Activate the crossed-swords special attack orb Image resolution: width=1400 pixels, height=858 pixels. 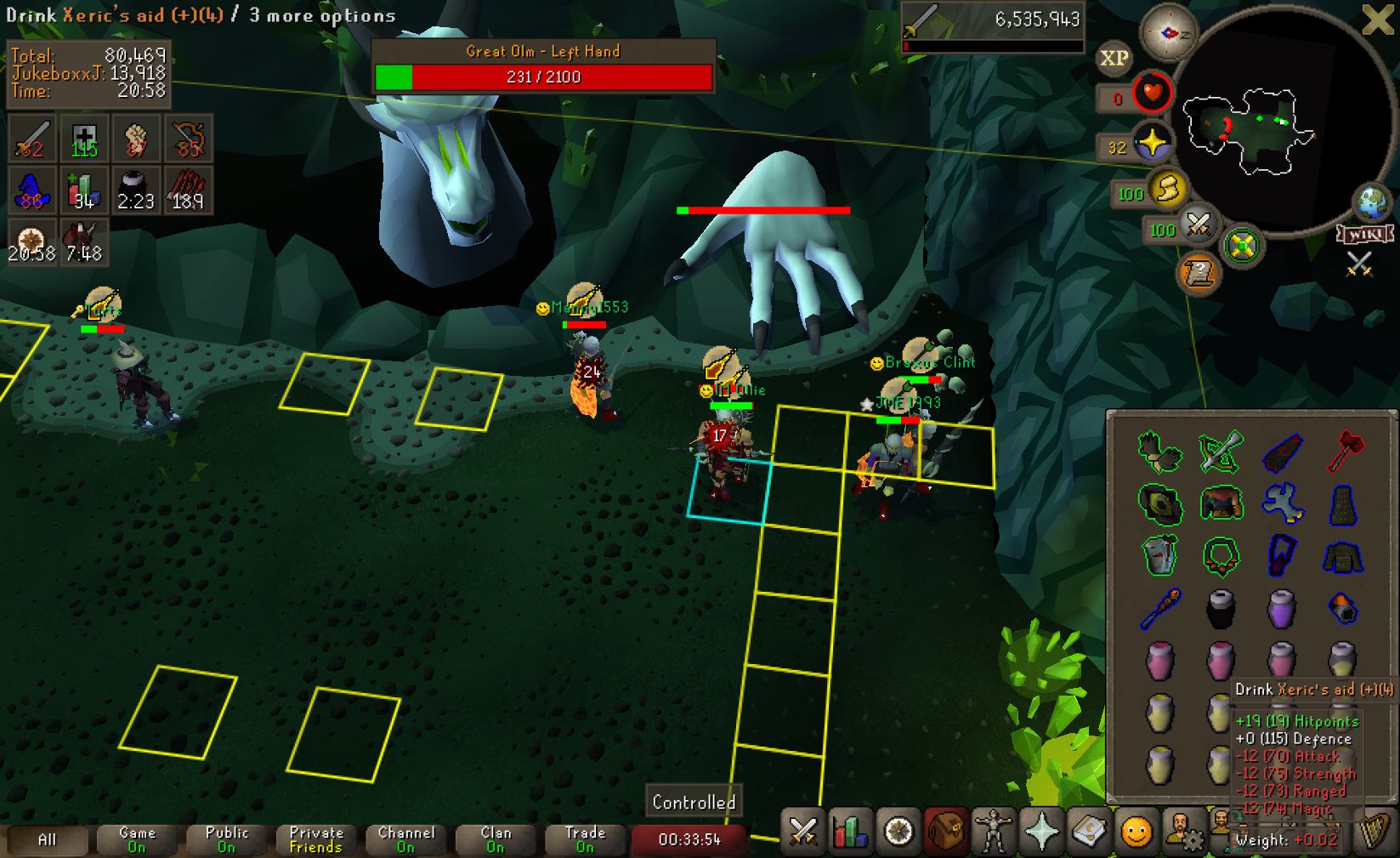[x=1199, y=224]
